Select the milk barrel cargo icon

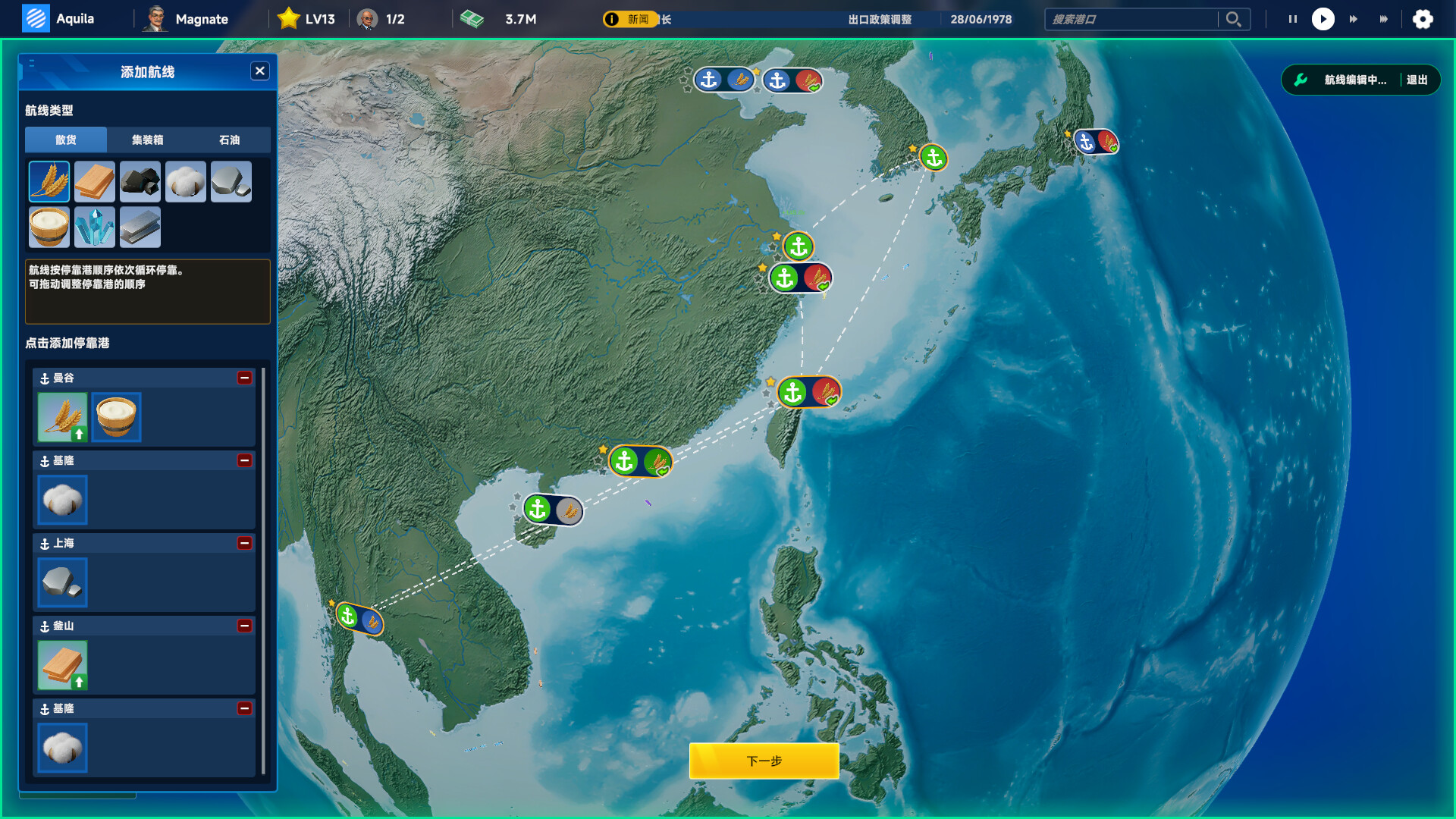pyautogui.click(x=49, y=227)
